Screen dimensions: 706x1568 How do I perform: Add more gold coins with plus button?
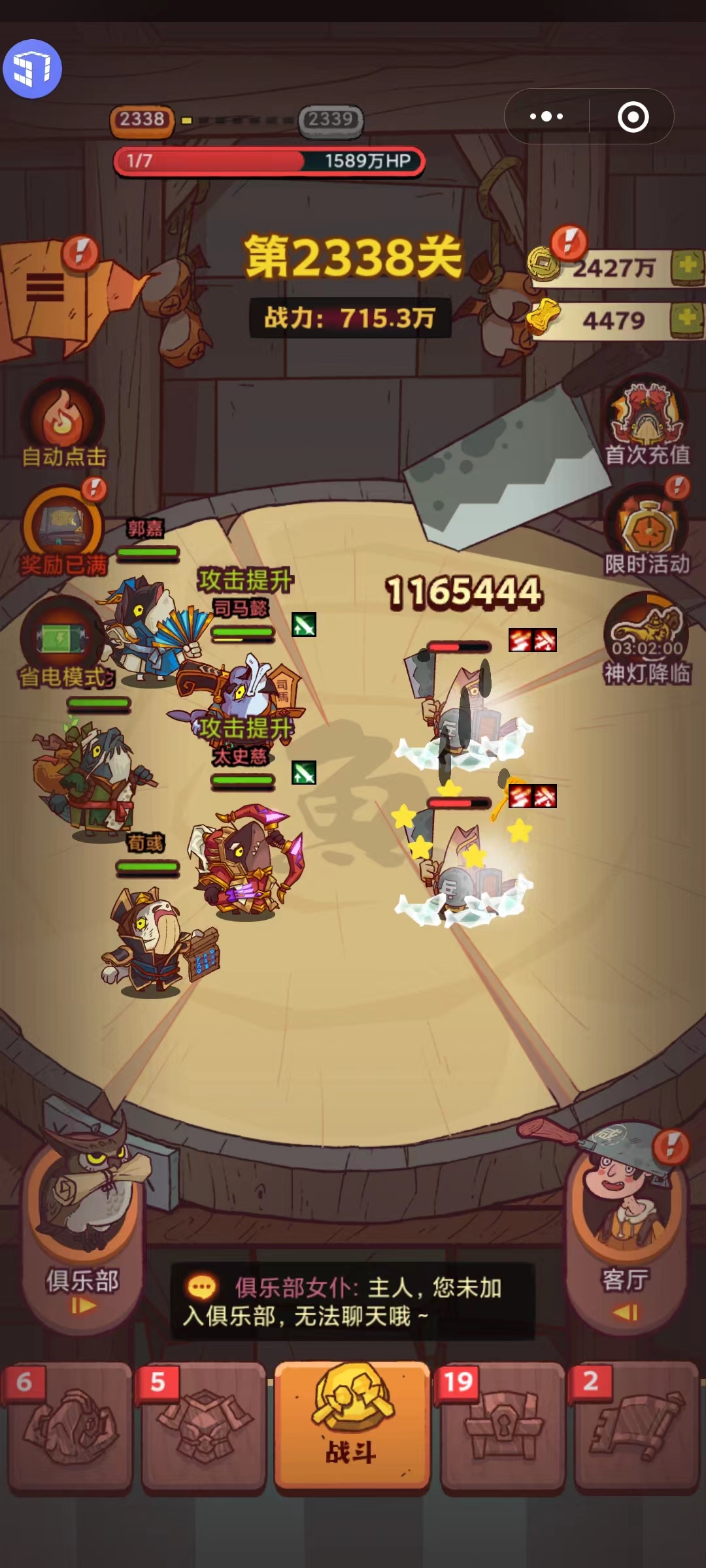[687, 267]
